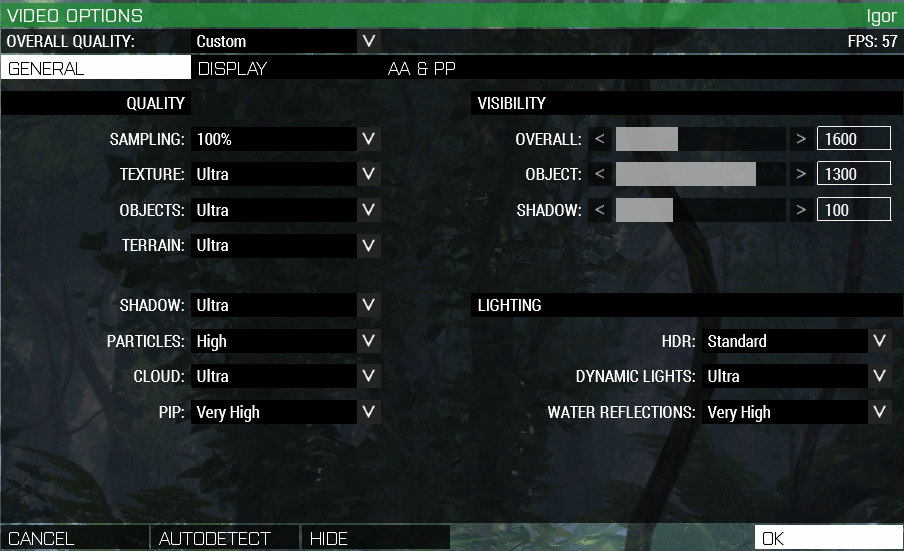The width and height of the screenshot is (904, 551).
Task: Click the Shadow visibility slider bar
Action: click(x=700, y=210)
